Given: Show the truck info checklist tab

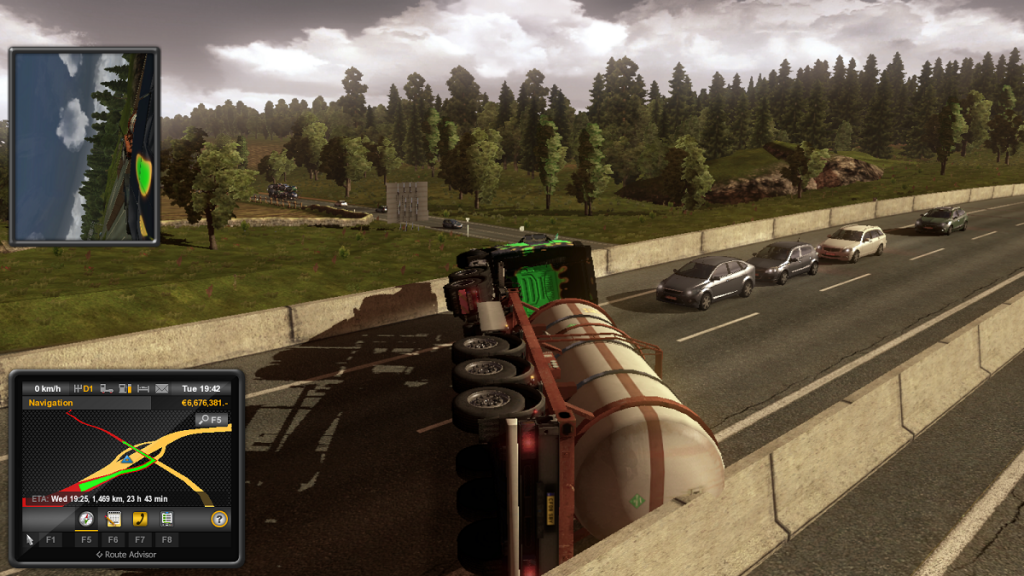Looking at the screenshot, I should point(167,519).
